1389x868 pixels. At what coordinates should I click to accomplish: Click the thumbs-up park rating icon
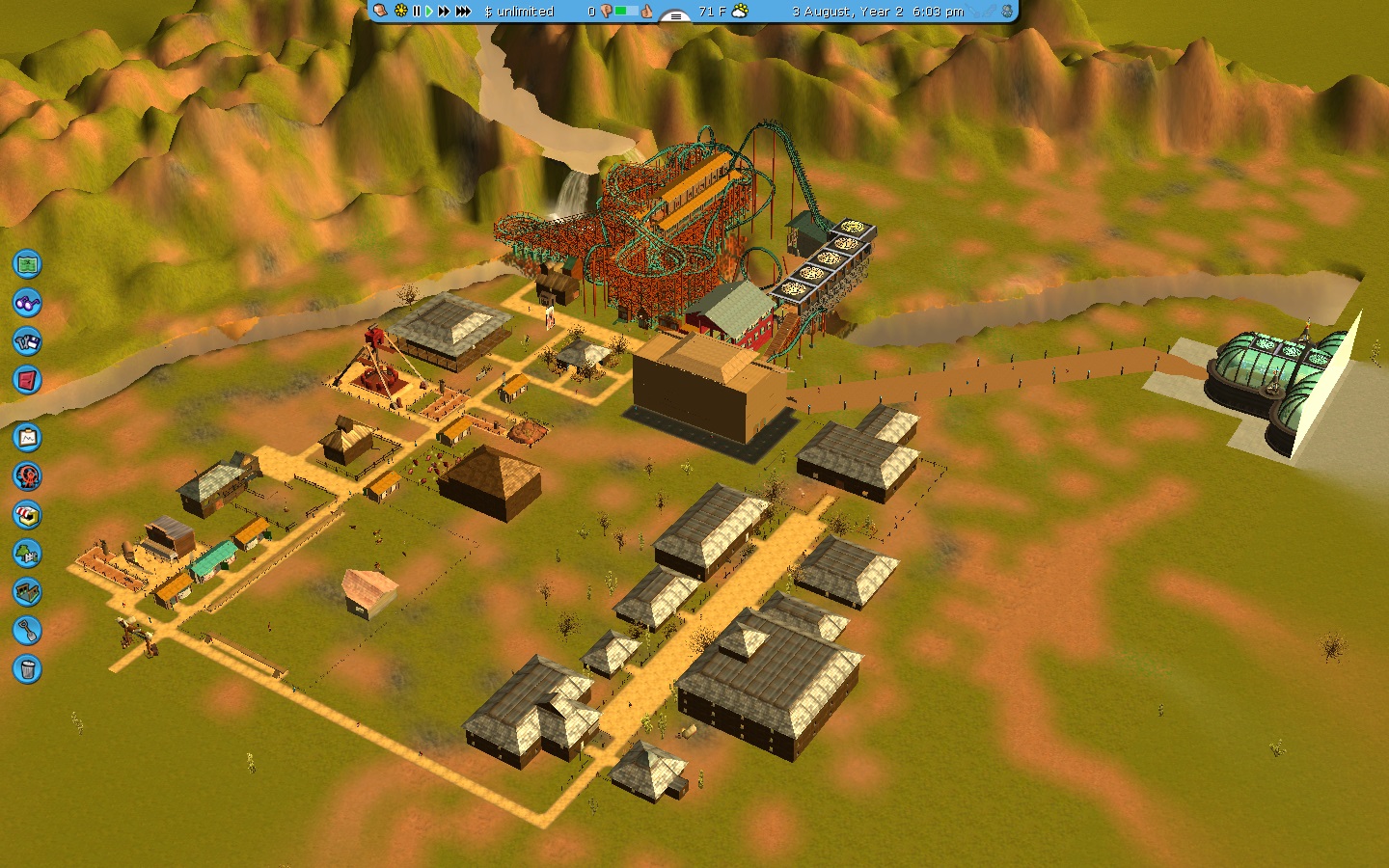coord(646,12)
